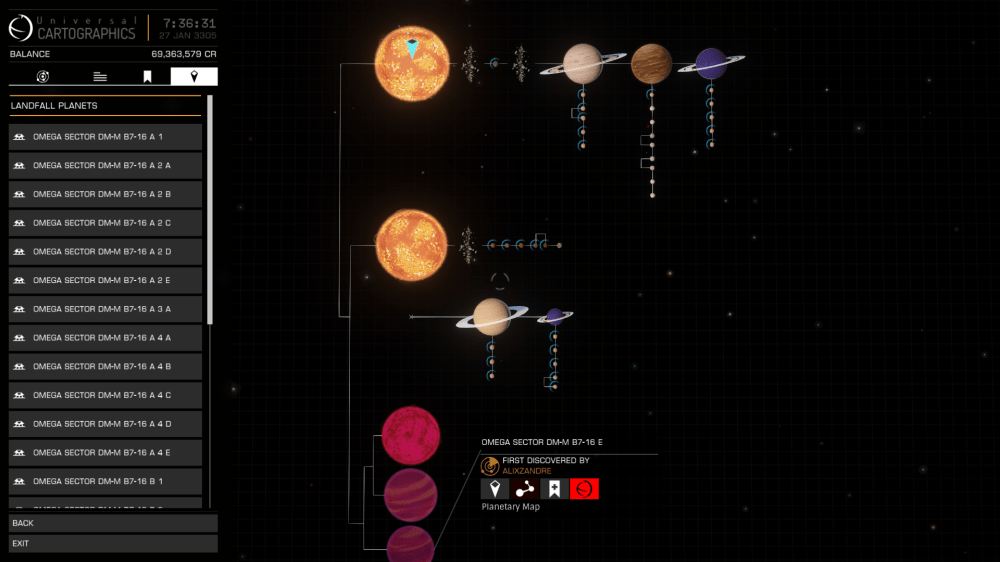The width and height of the screenshot is (1000, 562).
Task: Select landfall planet Omega Sector DM-M B7-16 A 1
Action: click(x=105, y=136)
